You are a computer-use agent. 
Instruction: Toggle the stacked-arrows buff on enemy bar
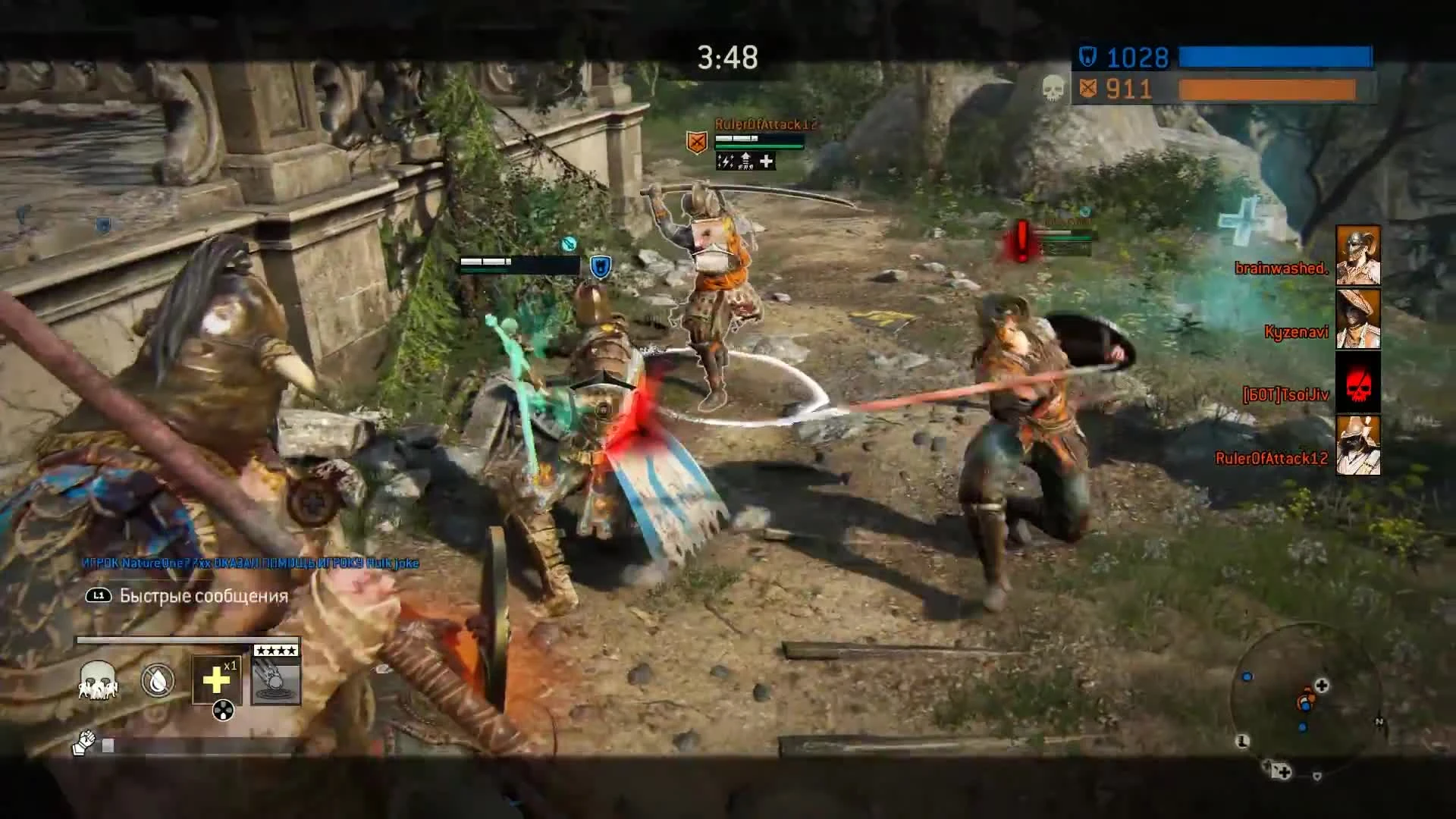click(x=746, y=161)
